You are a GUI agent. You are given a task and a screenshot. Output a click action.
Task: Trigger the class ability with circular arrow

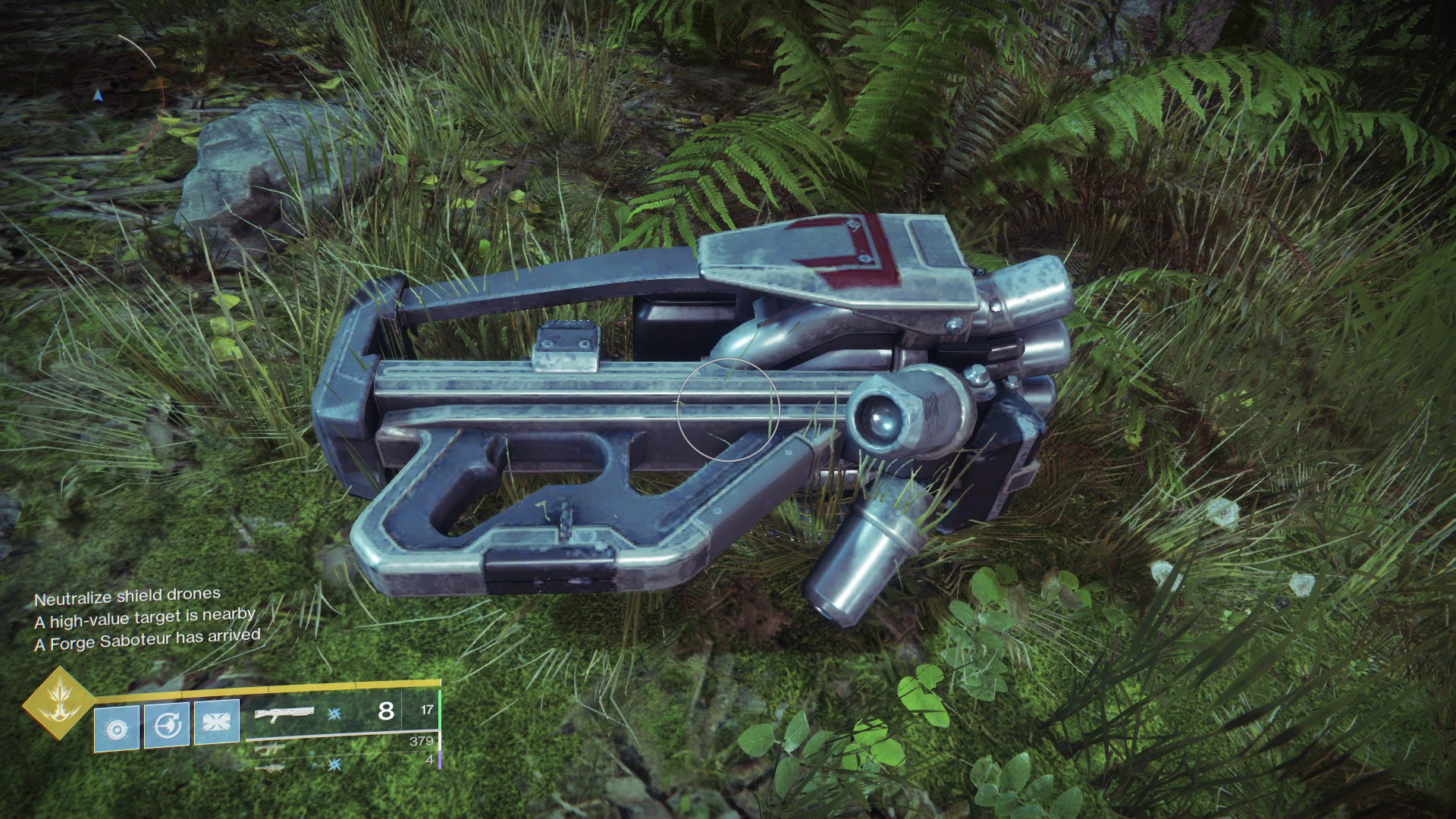pyautogui.click(x=167, y=726)
